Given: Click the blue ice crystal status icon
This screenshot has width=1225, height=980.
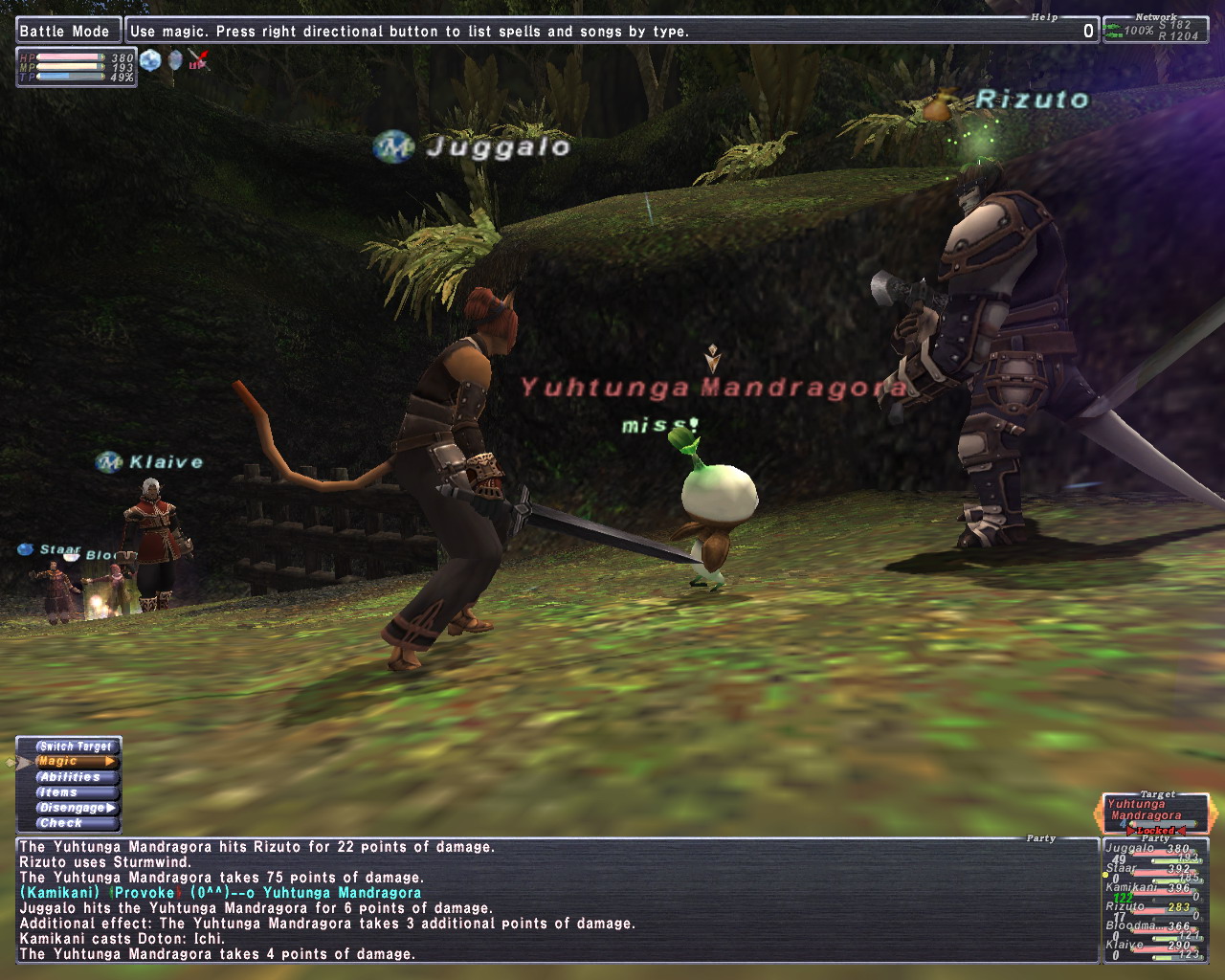Looking at the screenshot, I should click(x=150, y=61).
